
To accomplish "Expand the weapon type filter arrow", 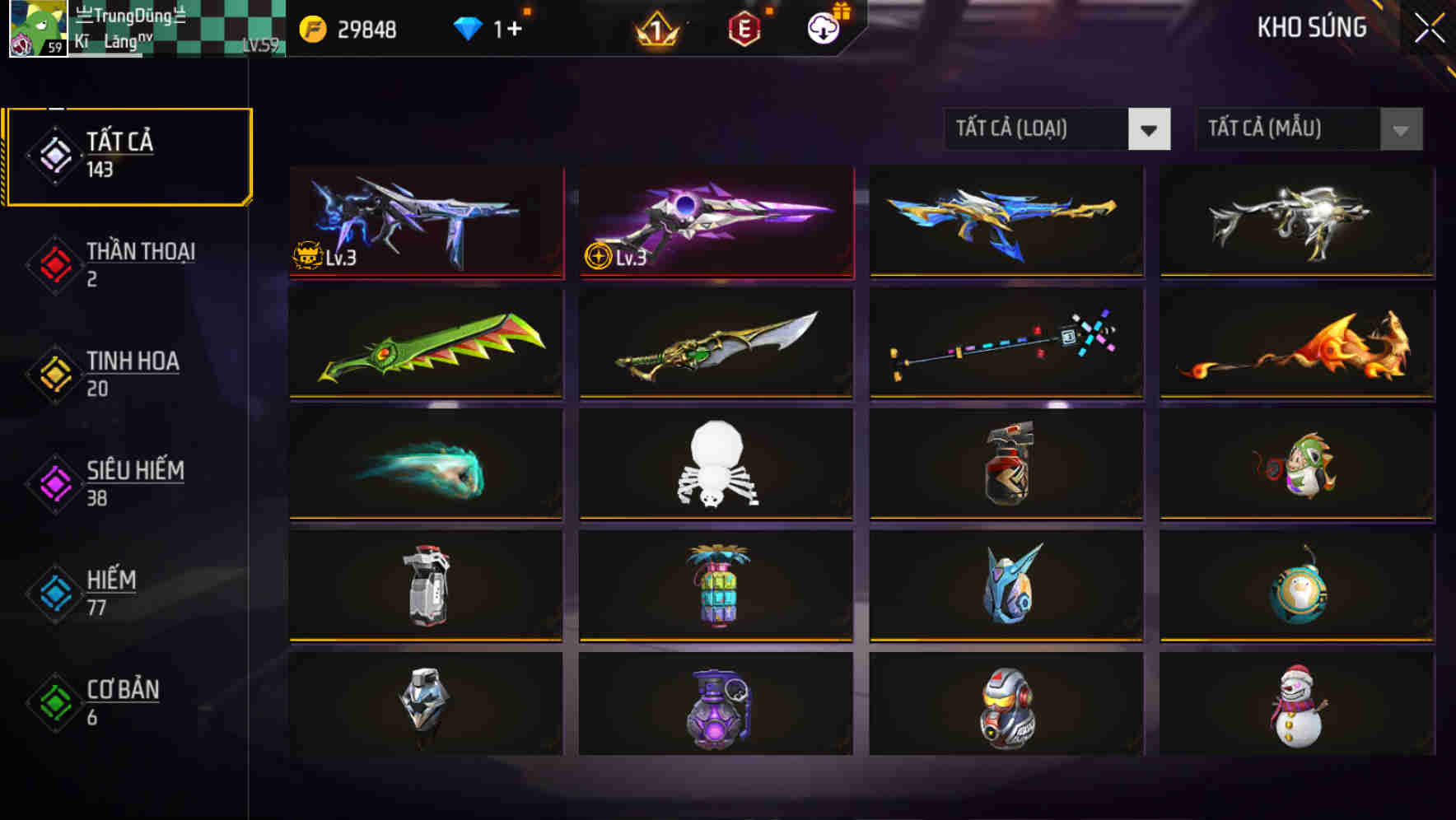I will tap(1150, 130).
